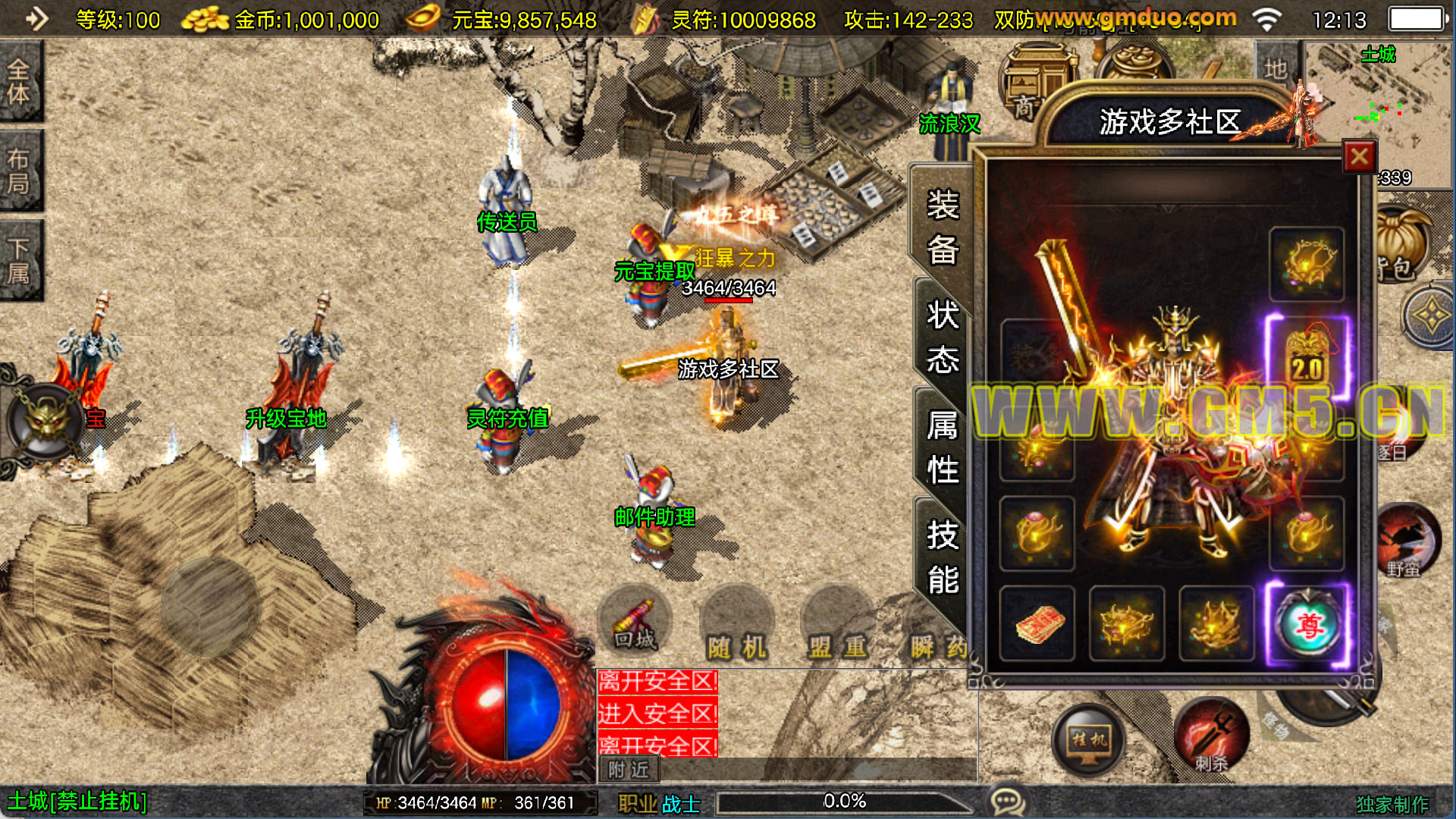Toggle 挂机 auto-battle mode

pos(1089,739)
